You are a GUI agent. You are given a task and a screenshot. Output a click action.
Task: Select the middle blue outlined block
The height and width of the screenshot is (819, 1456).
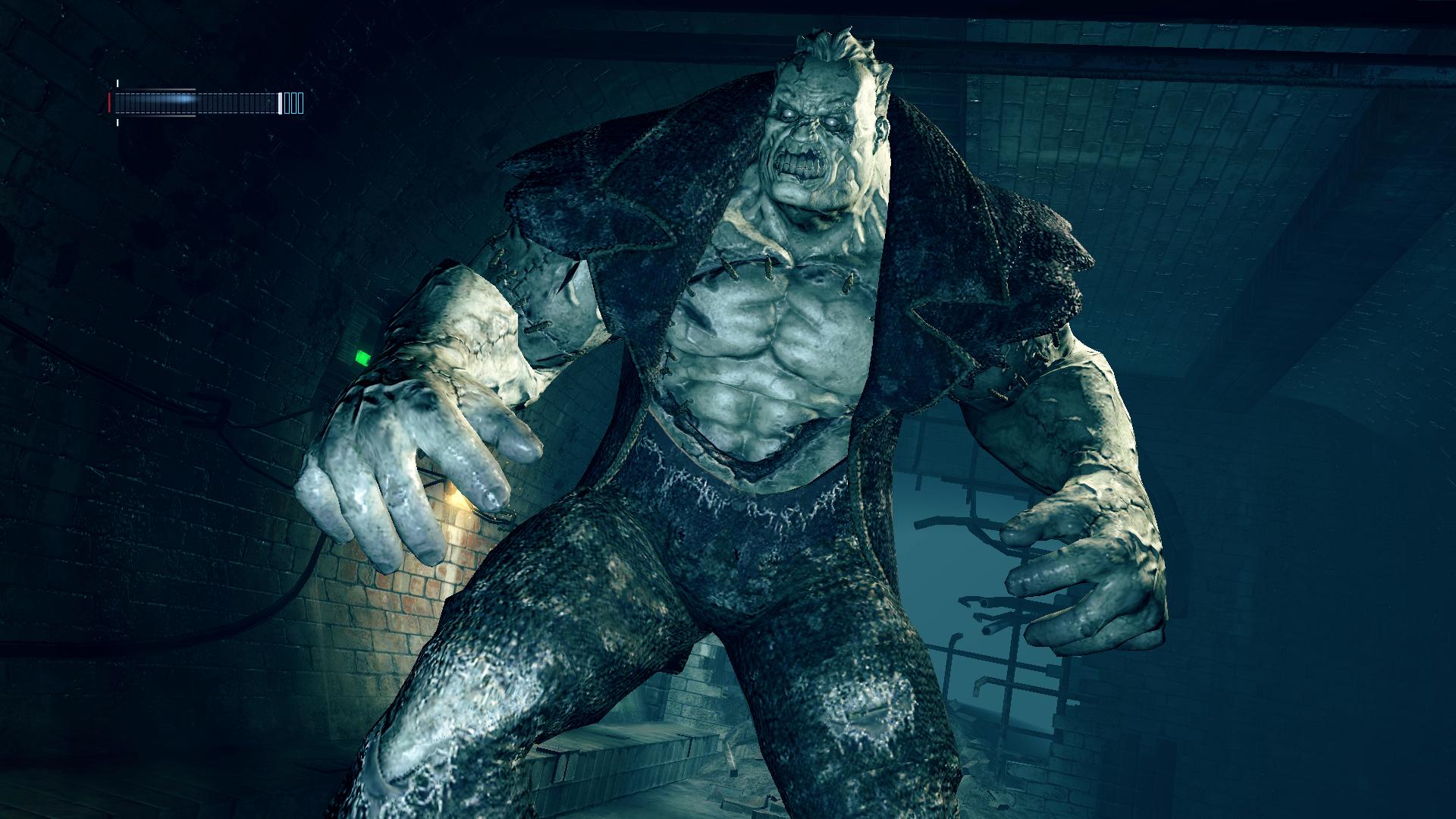click(293, 102)
